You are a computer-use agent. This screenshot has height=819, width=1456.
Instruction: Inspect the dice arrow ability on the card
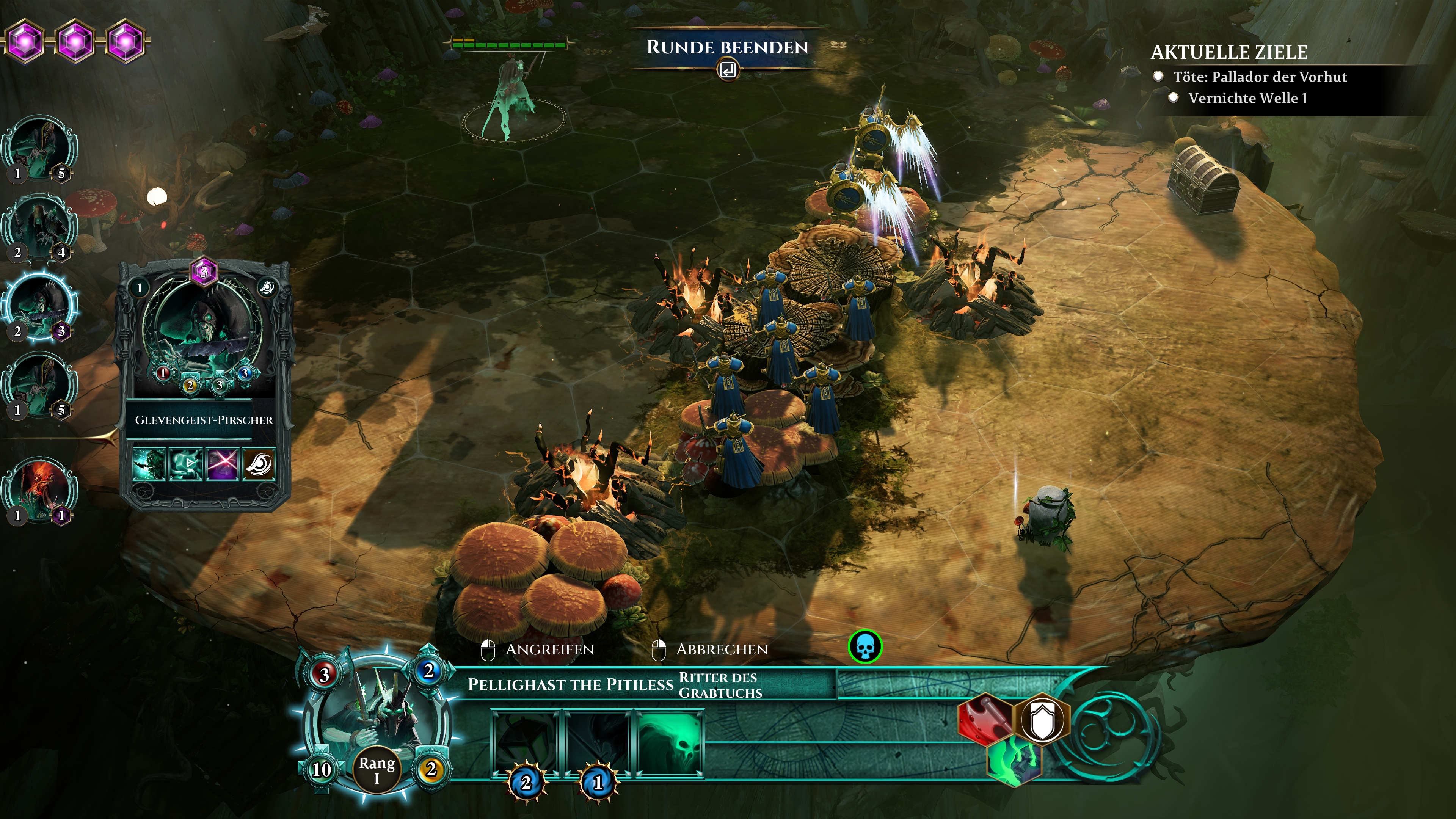point(185,464)
